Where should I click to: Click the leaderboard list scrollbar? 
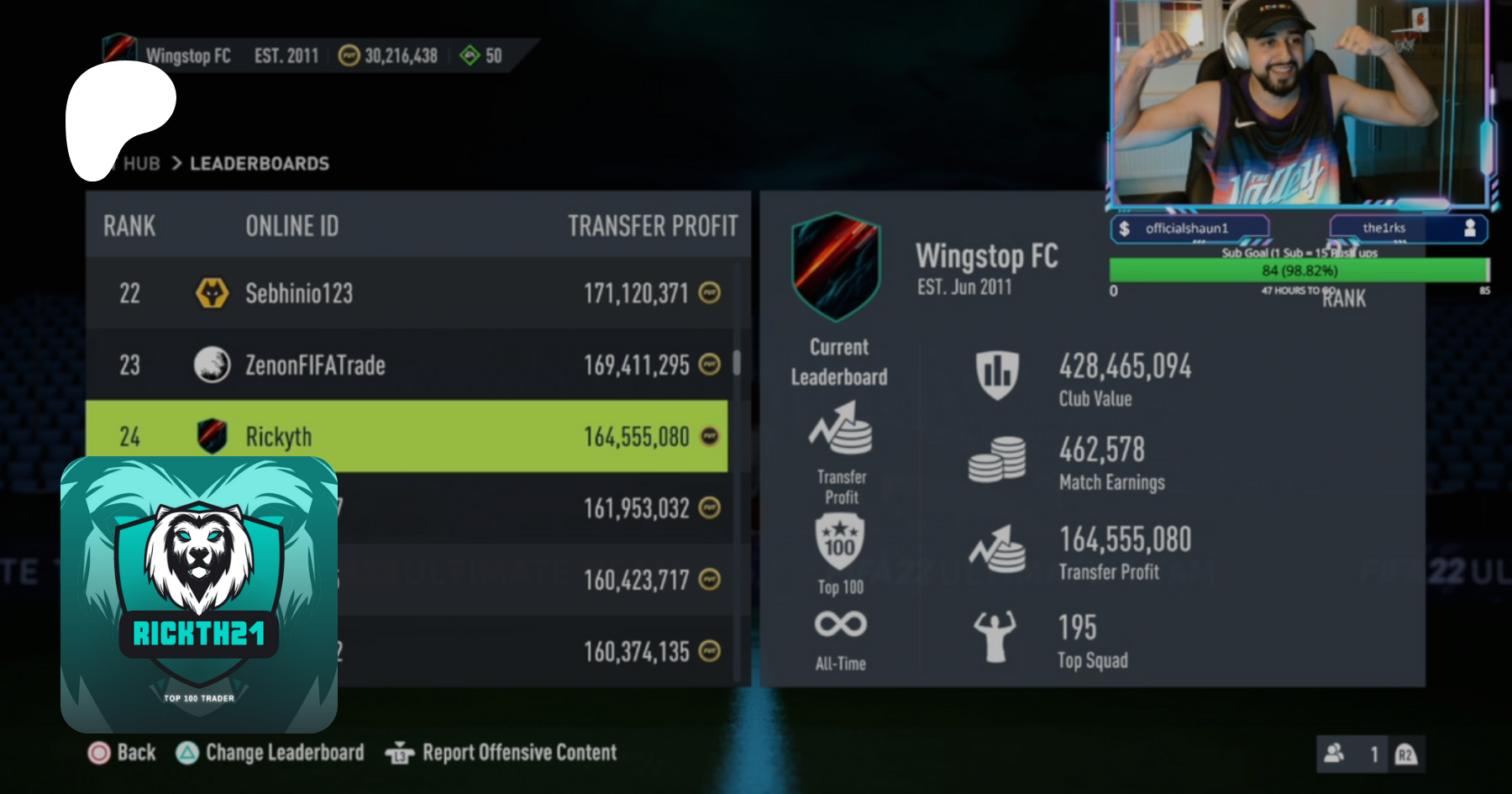[x=737, y=363]
